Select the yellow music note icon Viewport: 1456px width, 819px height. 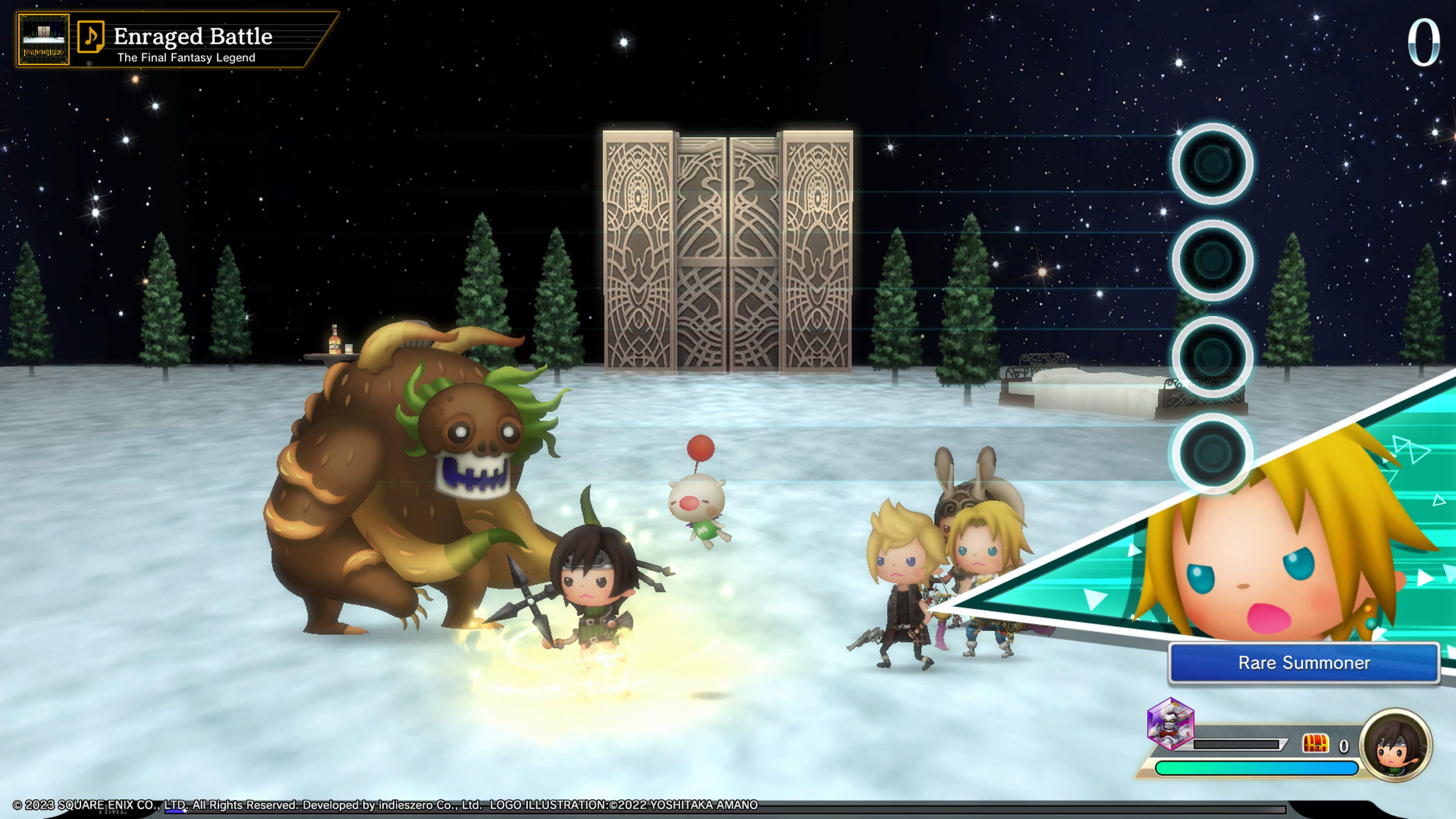pos(91,37)
